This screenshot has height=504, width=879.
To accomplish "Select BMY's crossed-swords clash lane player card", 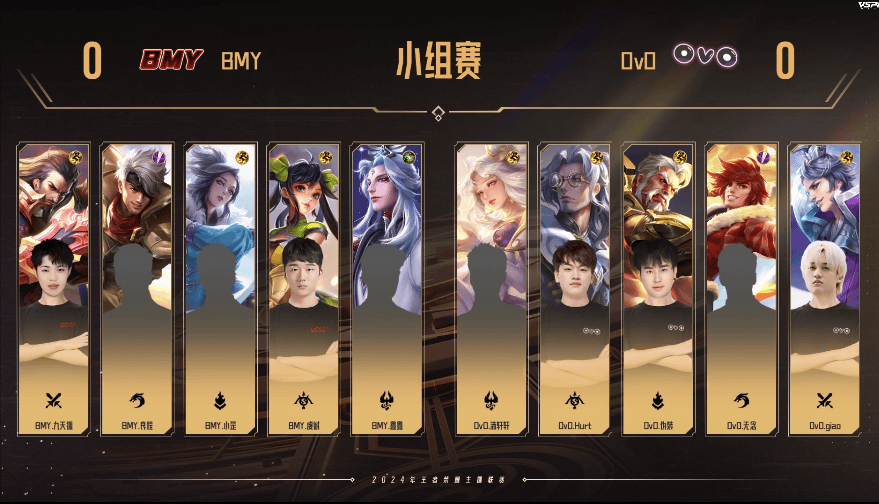I will point(54,288).
